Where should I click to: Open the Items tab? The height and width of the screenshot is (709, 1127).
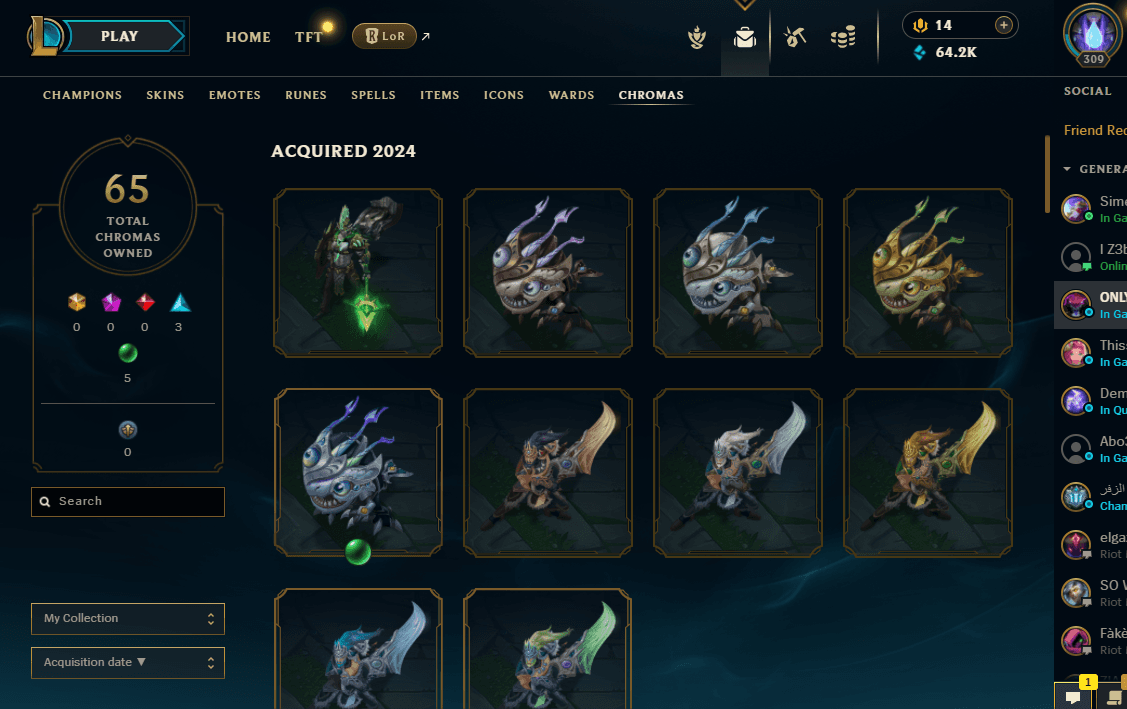coord(440,95)
